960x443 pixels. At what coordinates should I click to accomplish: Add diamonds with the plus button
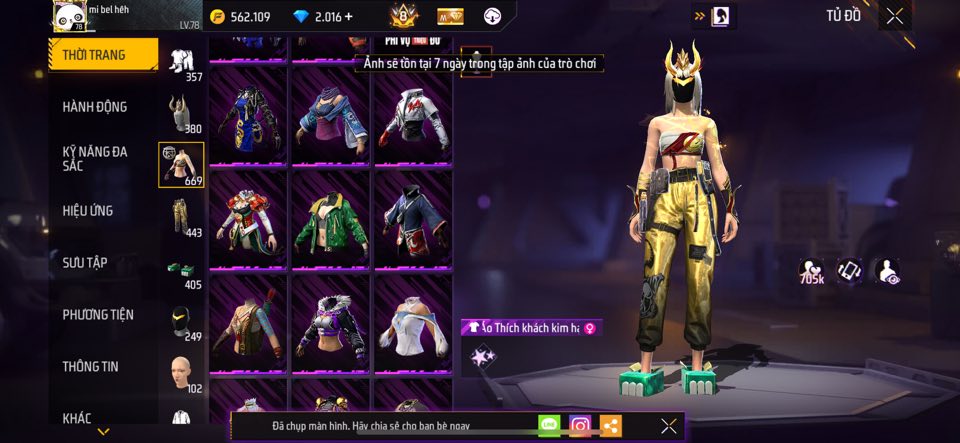(x=348, y=17)
